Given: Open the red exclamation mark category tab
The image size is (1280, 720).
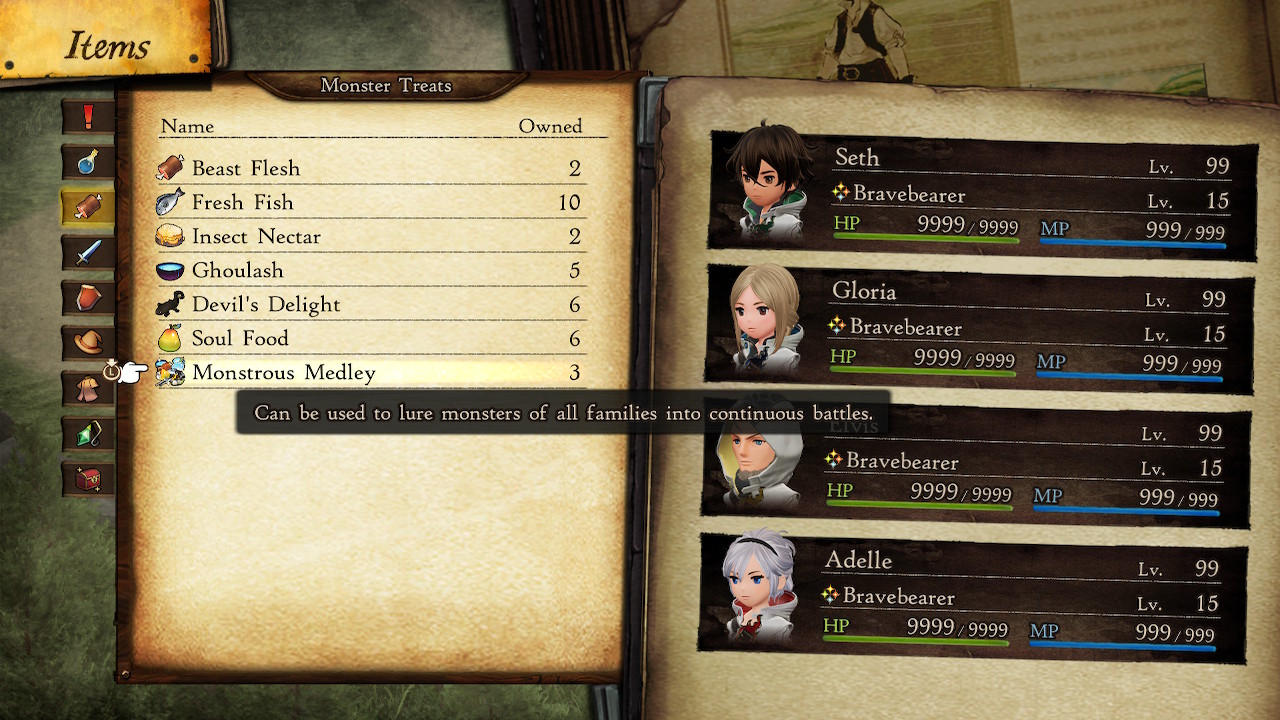Looking at the screenshot, I should point(88,117).
